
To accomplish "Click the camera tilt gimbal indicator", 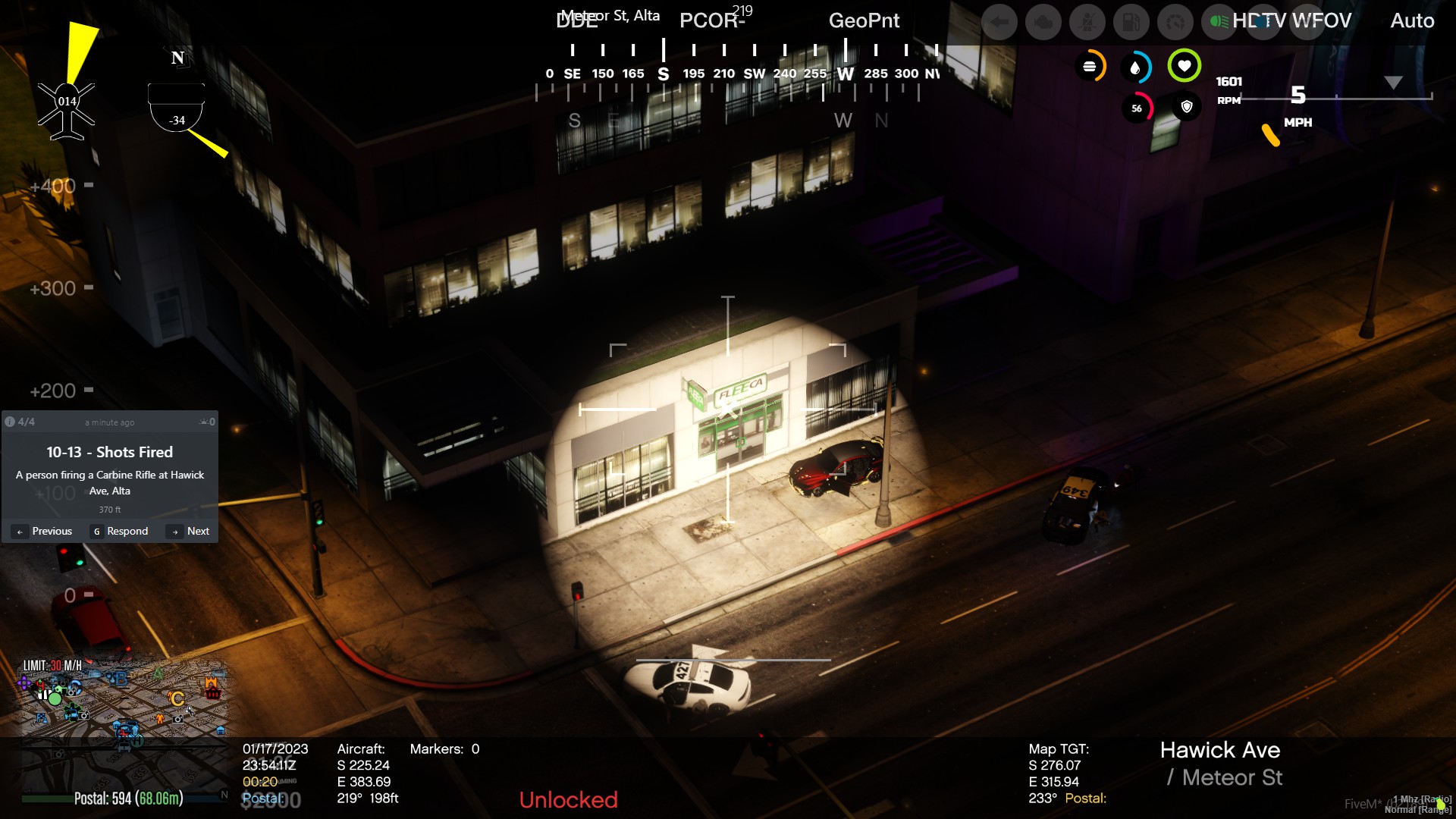I will (x=177, y=108).
